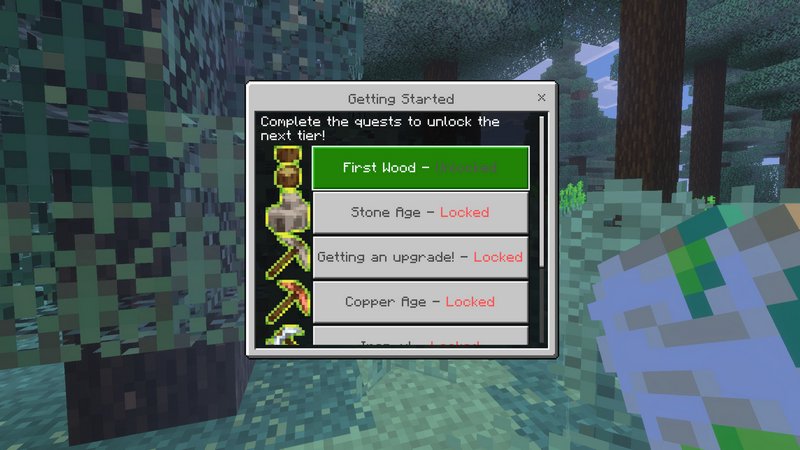Click the quest list scrollbar
This screenshot has height=450, width=800.
pos(542,190)
